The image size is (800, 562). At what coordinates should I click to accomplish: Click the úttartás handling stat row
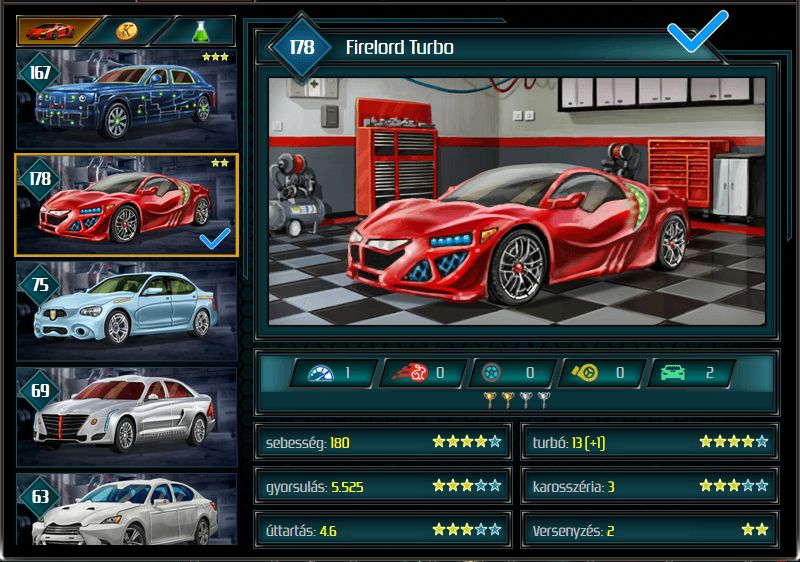382,530
